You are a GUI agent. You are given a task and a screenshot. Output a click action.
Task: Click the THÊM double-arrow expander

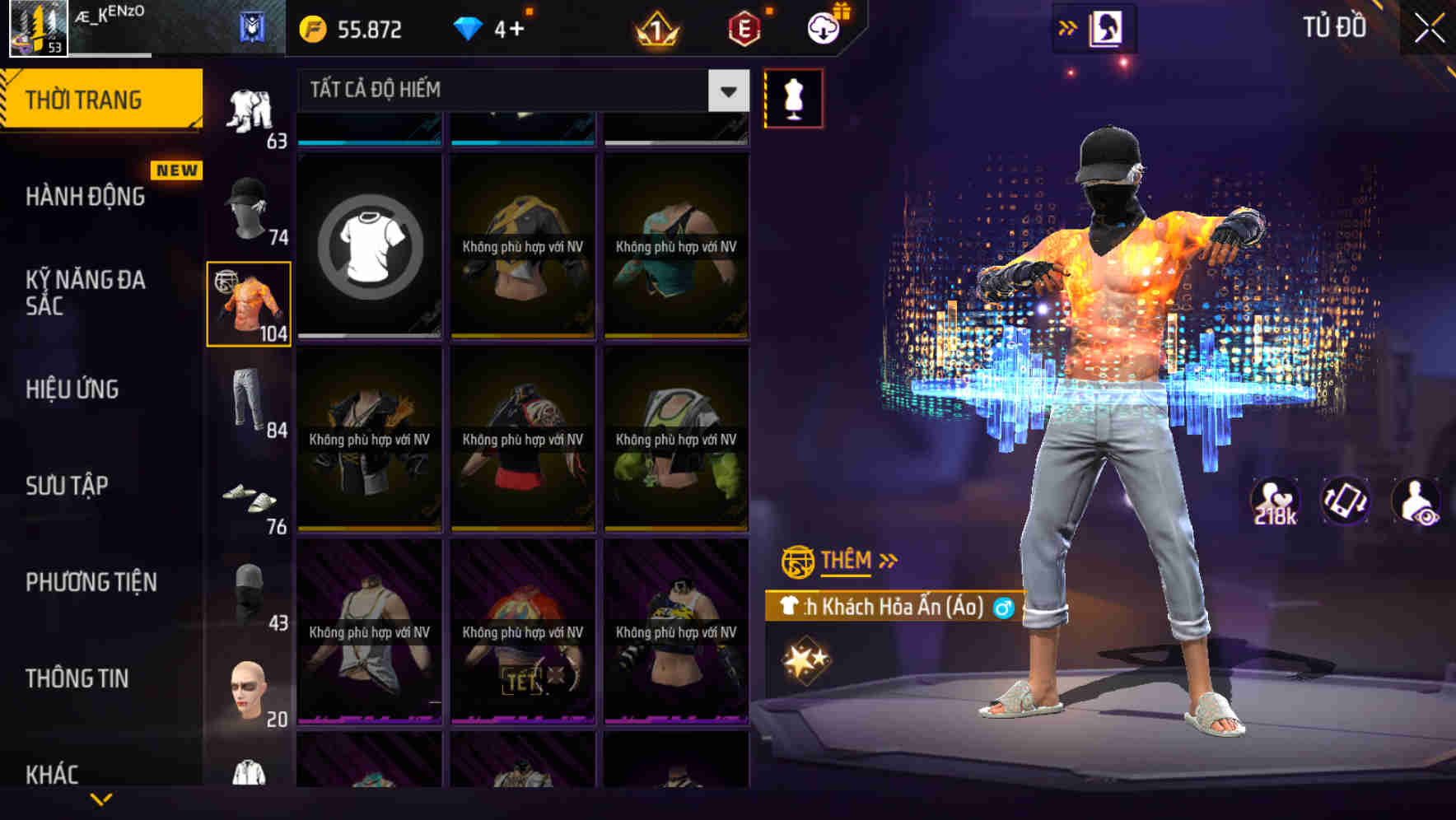click(889, 561)
